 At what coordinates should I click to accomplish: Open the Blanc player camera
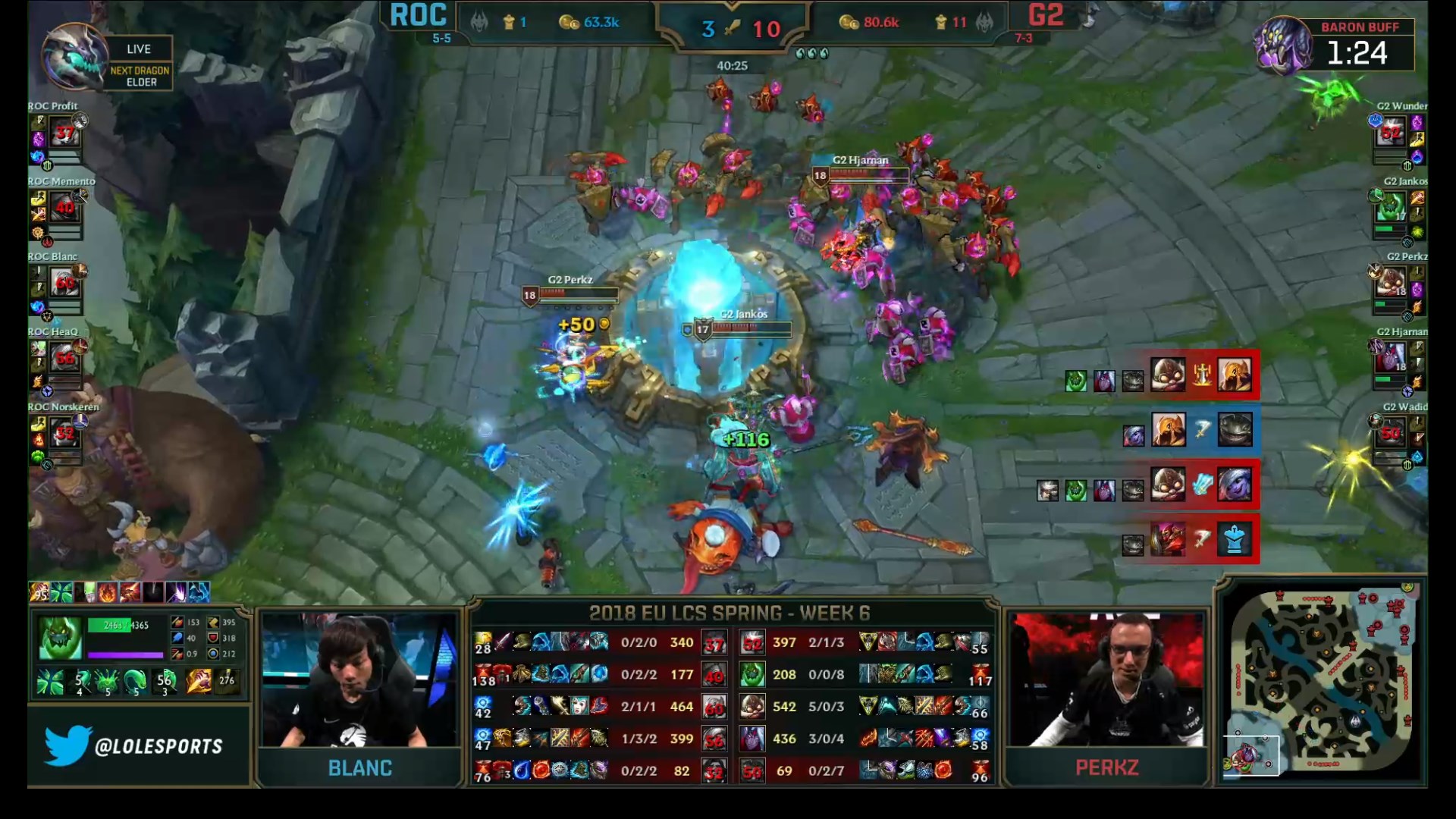click(359, 680)
